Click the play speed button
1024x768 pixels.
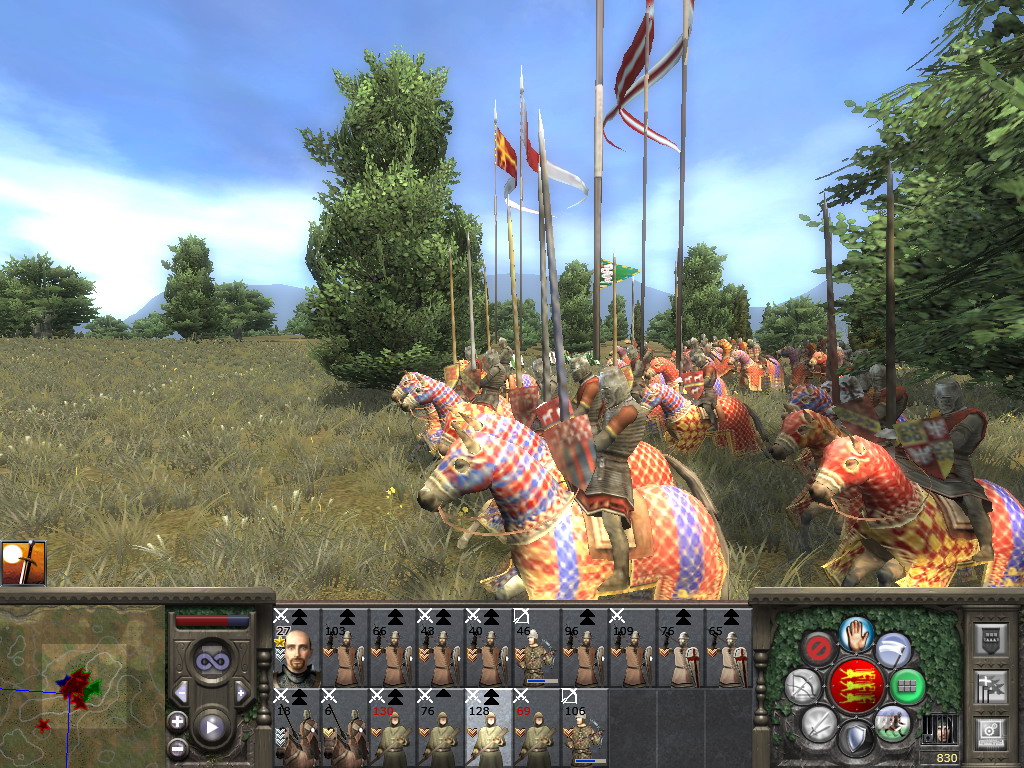coord(211,726)
